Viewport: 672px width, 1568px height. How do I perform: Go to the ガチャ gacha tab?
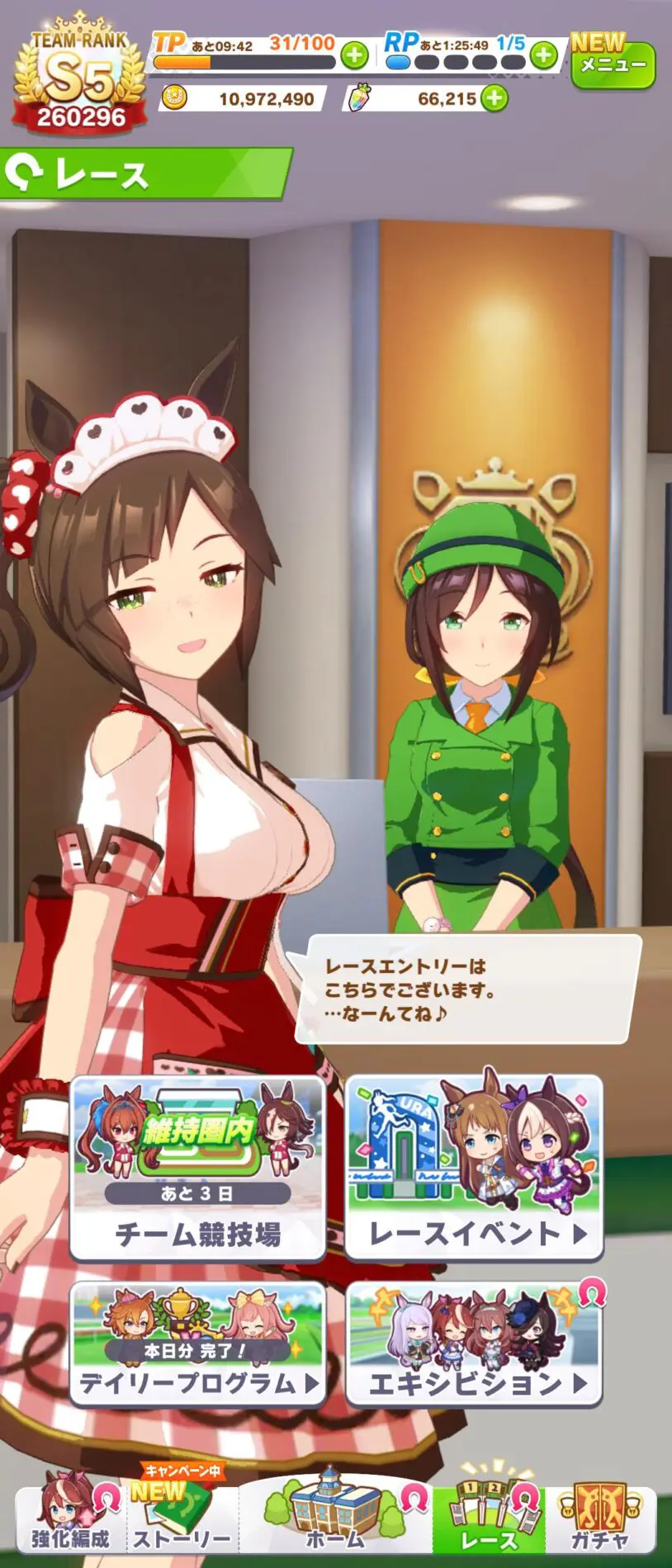point(600,1520)
